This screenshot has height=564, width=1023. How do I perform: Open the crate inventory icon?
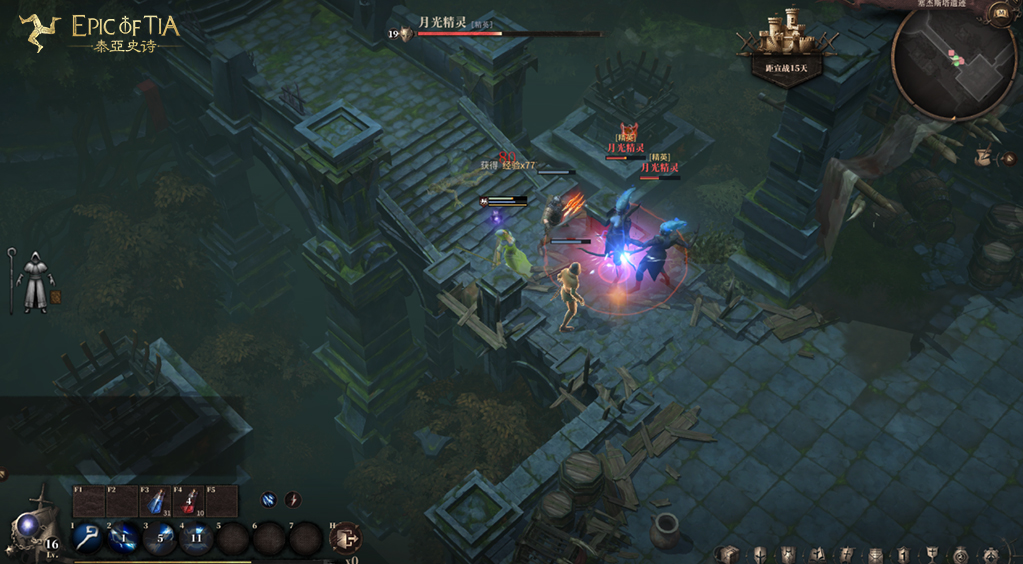(x=729, y=554)
